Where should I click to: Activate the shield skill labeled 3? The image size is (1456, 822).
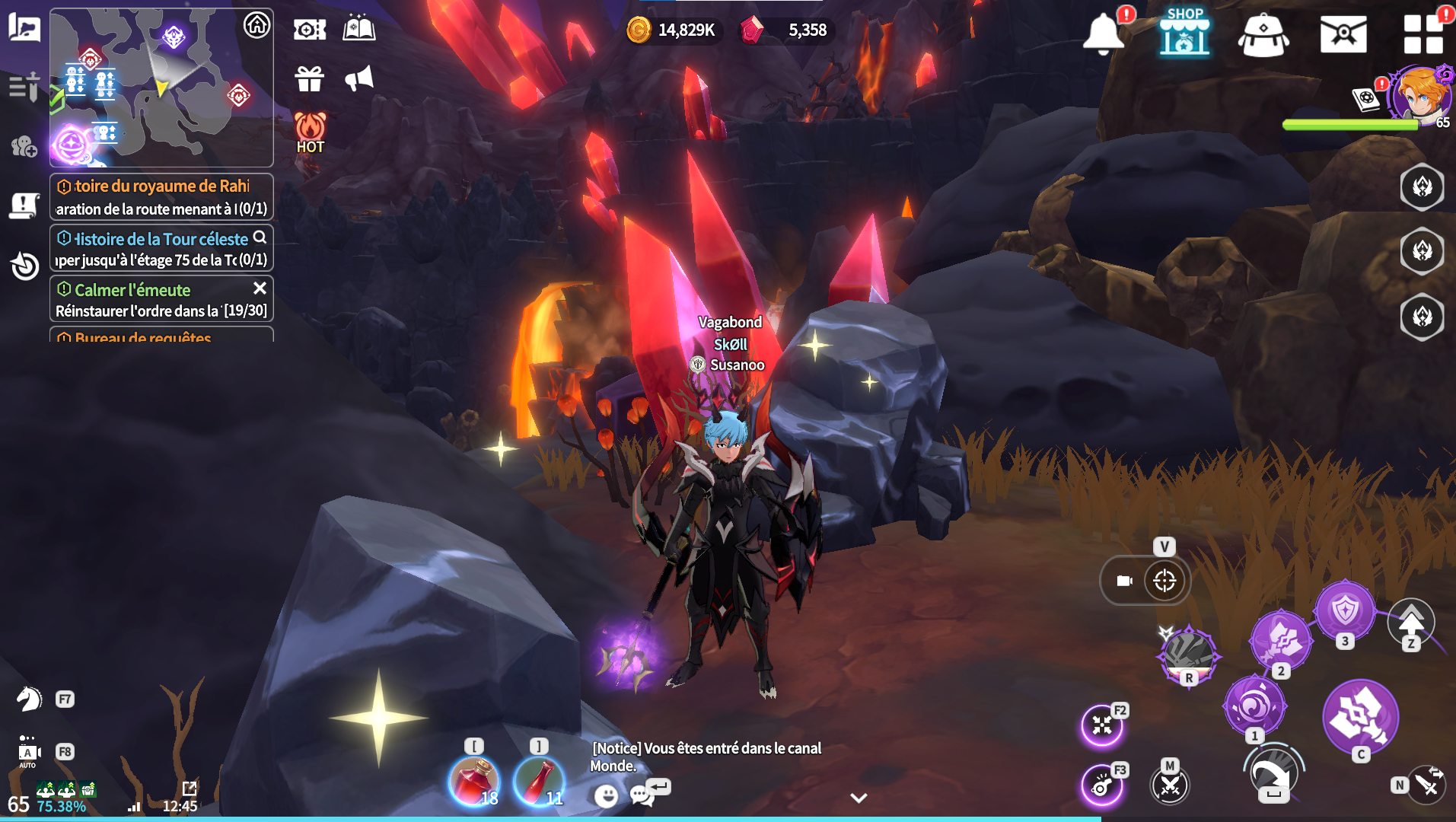(1345, 610)
